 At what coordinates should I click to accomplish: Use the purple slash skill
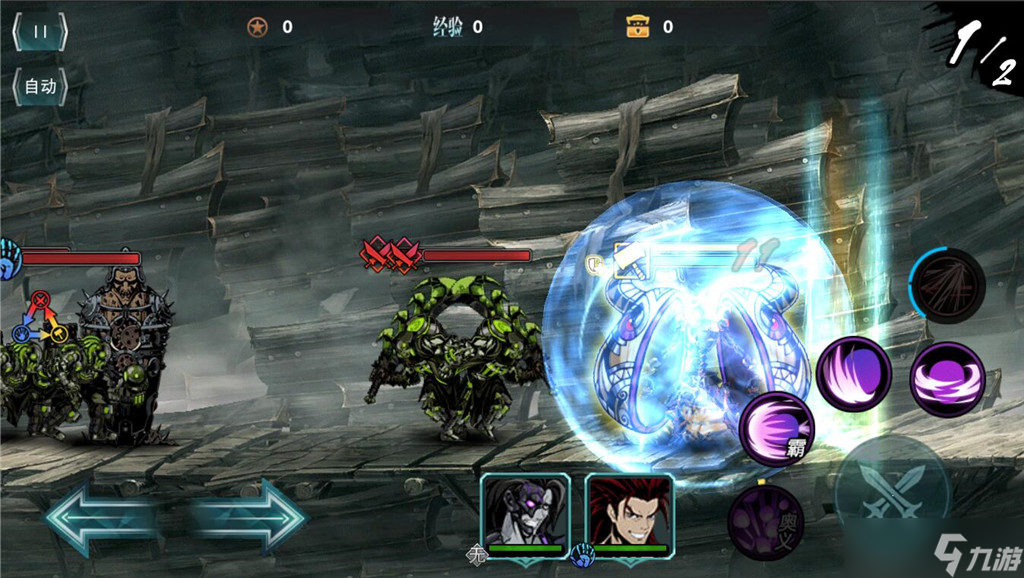(x=853, y=375)
